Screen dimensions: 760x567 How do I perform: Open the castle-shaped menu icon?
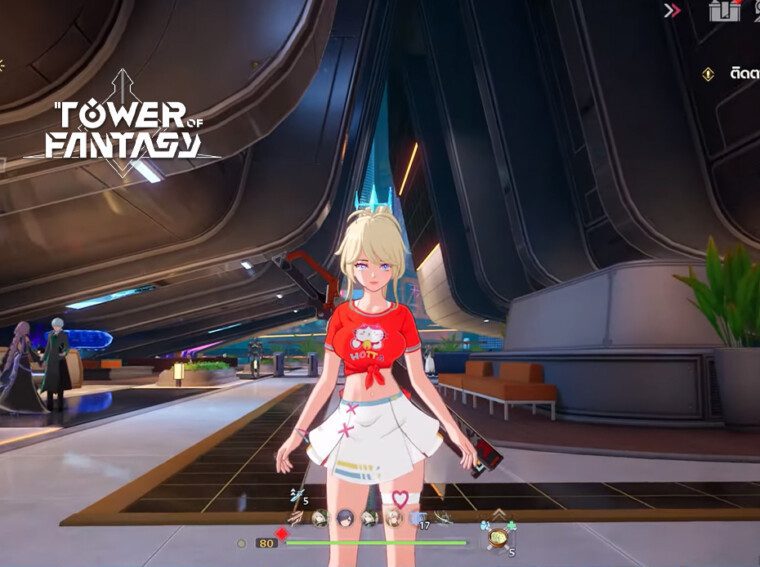tap(723, 11)
